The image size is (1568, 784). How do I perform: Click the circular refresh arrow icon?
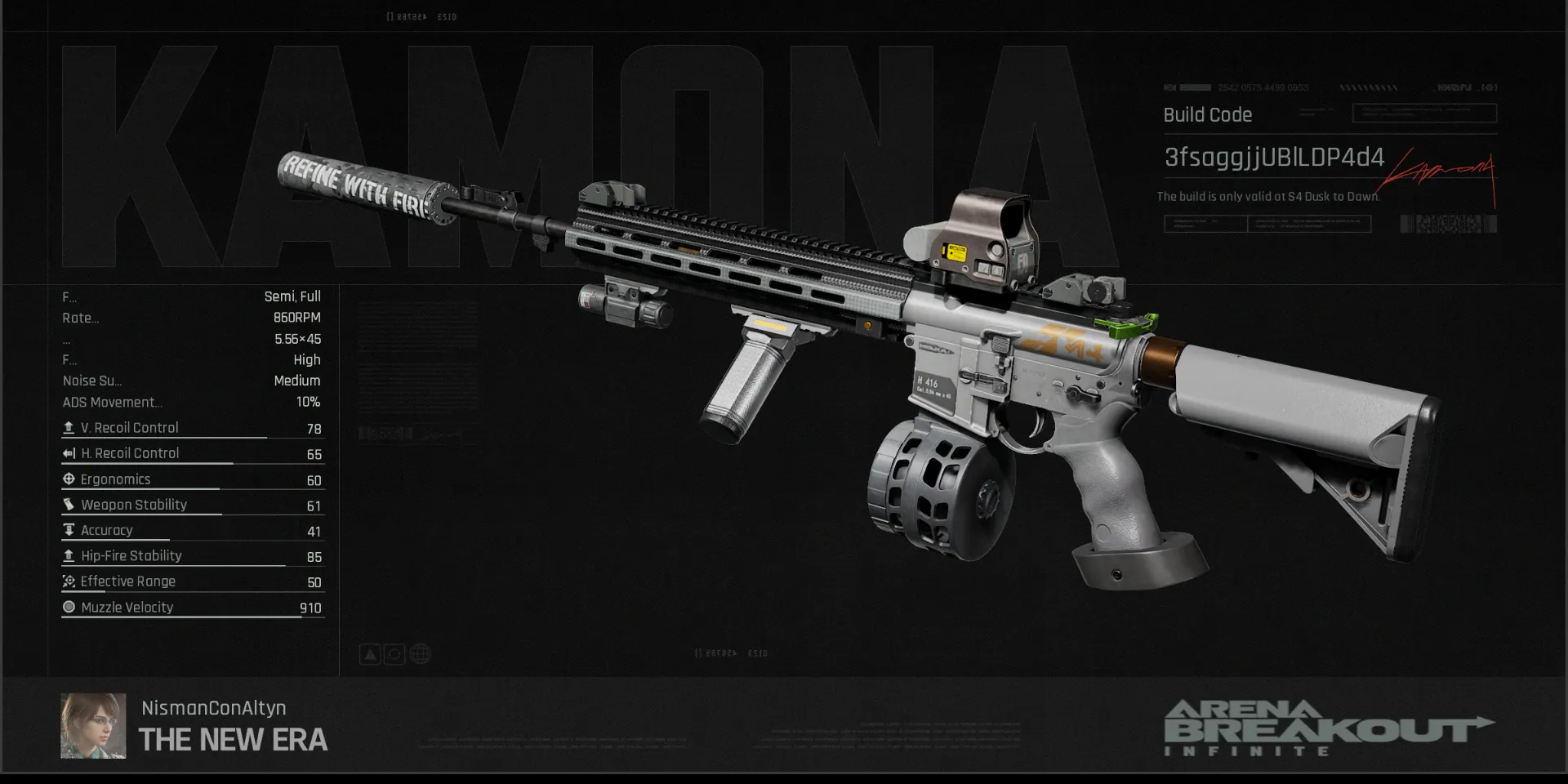point(394,654)
